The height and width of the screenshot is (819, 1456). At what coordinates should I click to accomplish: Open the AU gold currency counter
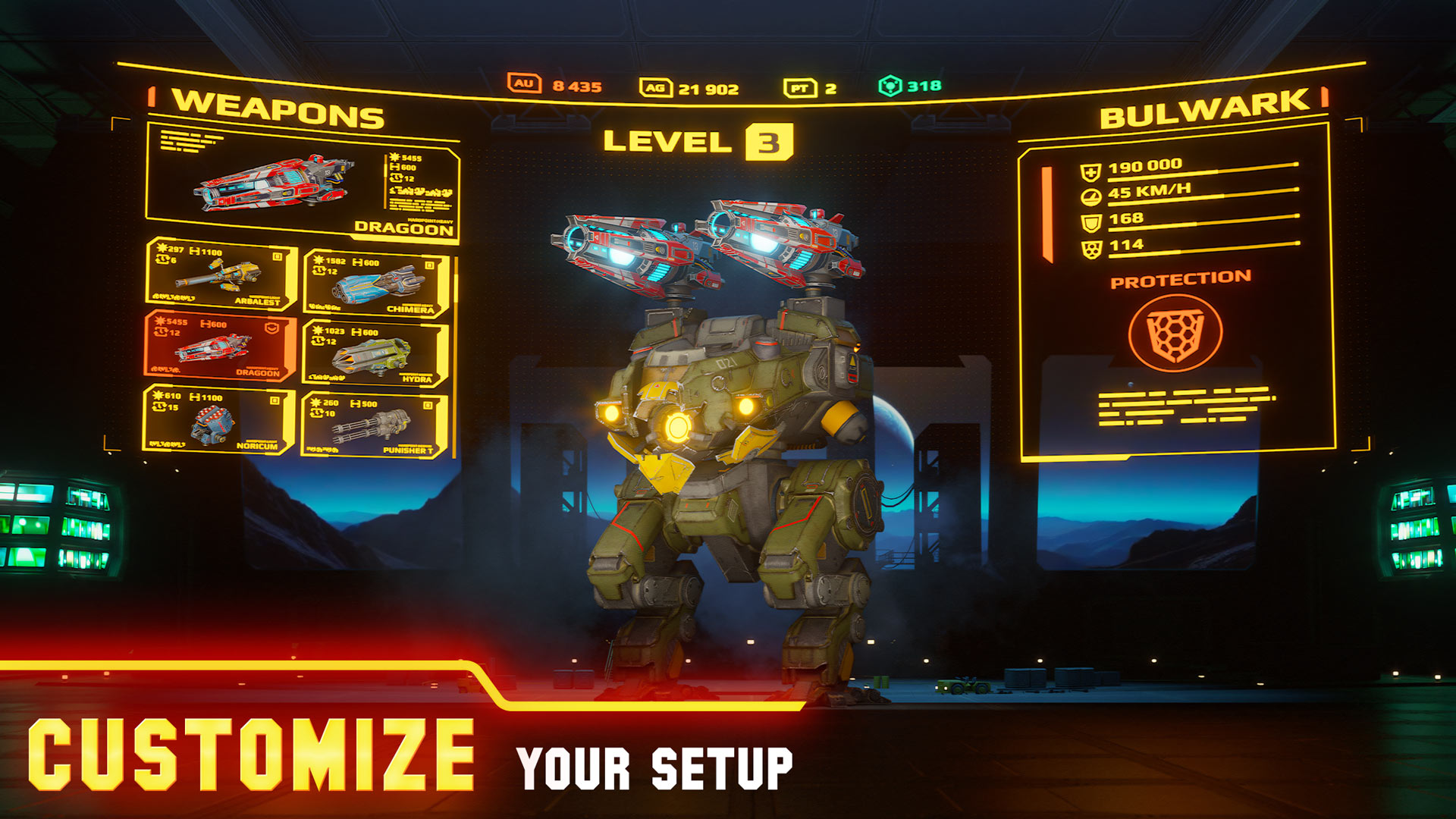(555, 85)
